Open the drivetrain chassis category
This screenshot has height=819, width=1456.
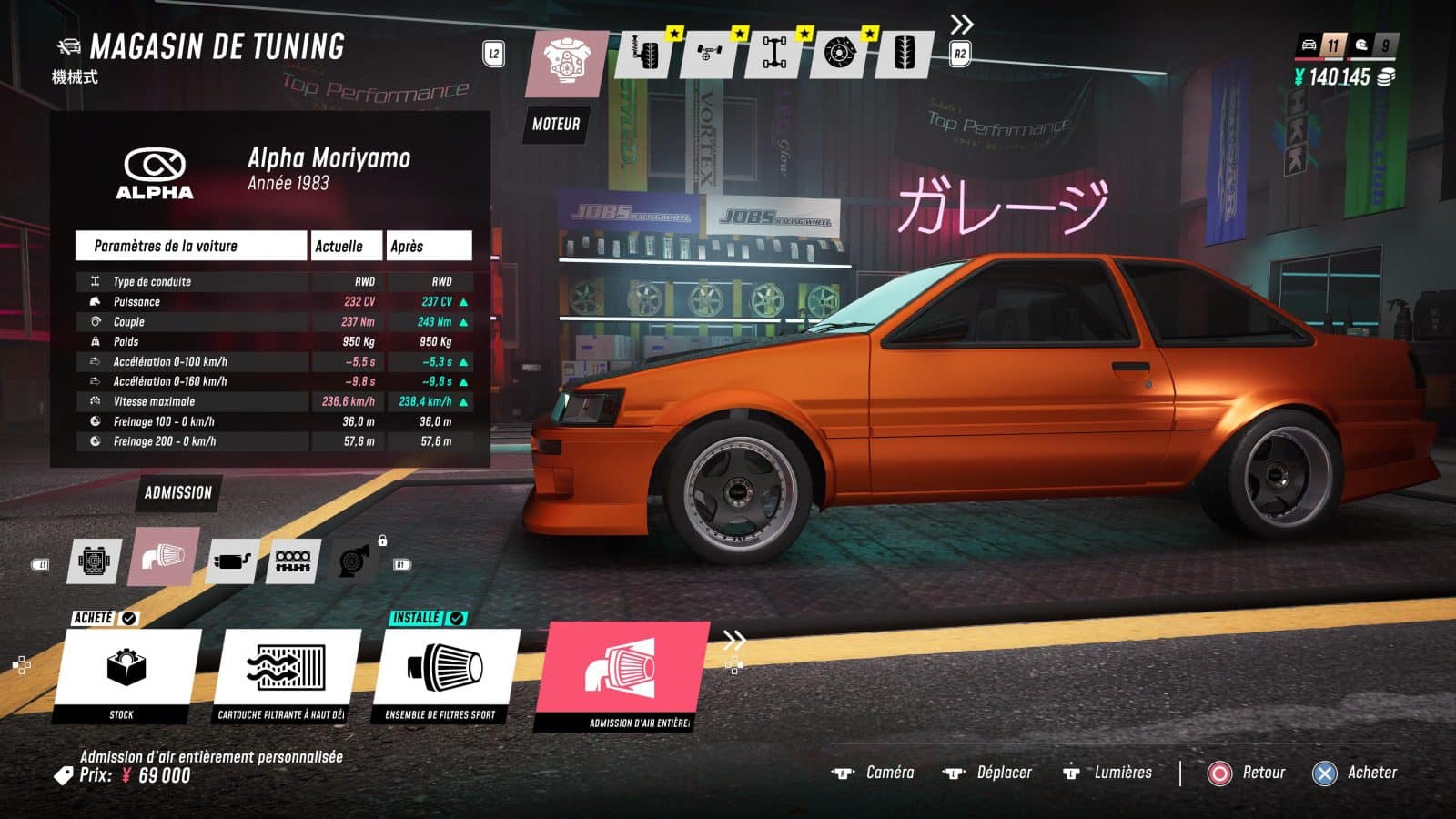point(774,54)
